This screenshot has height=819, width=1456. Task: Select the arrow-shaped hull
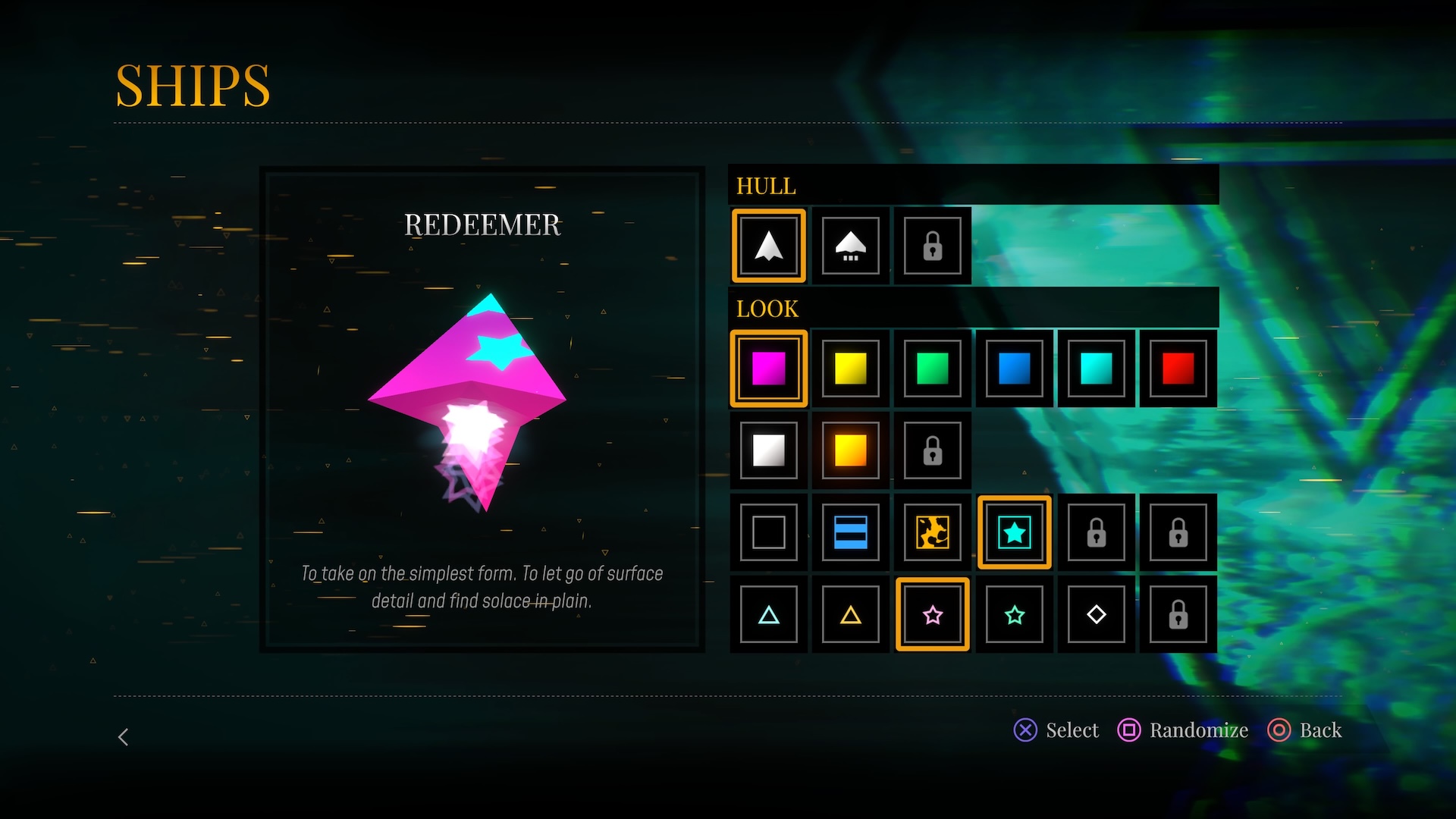768,246
